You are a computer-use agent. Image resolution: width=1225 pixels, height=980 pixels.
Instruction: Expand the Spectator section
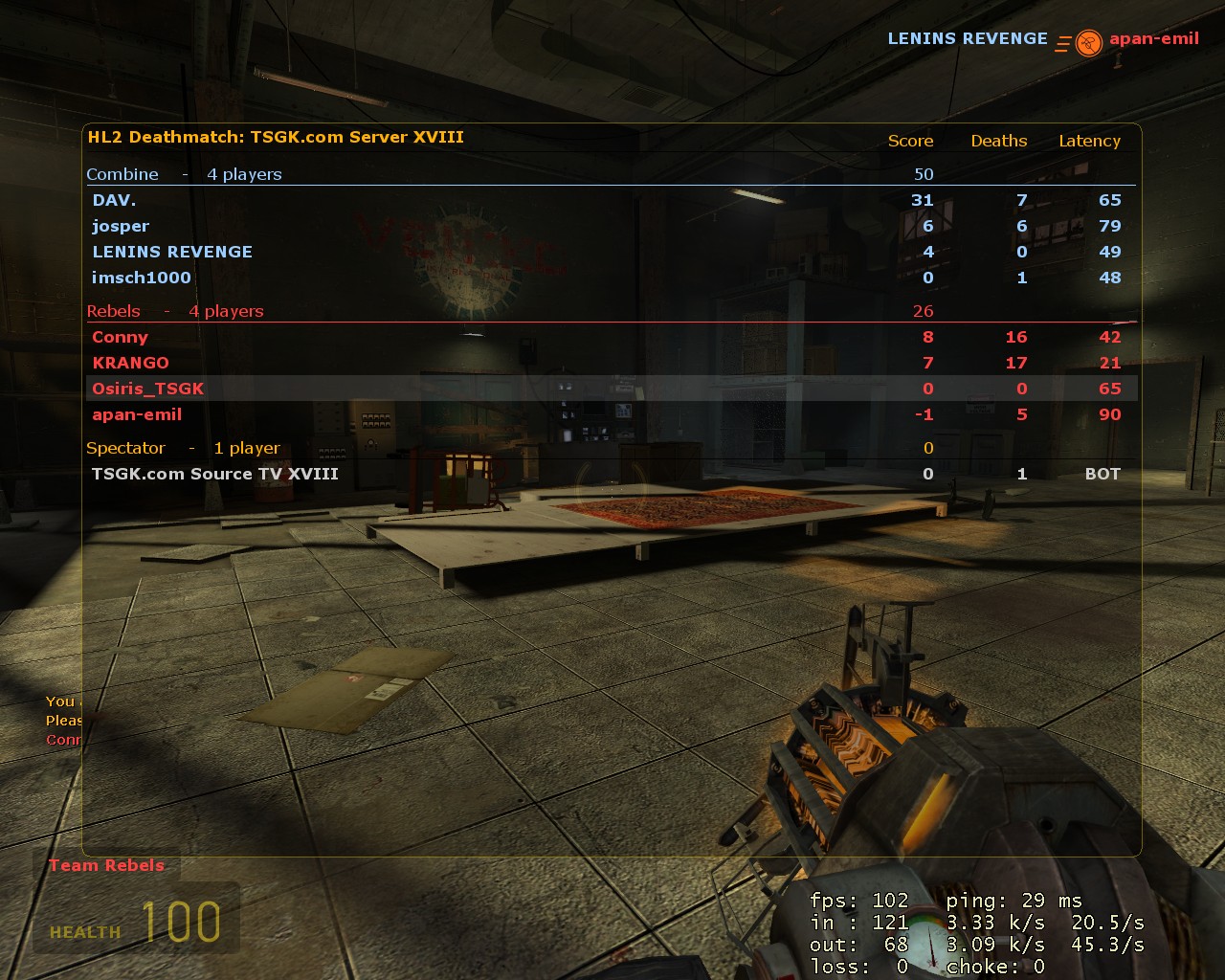tap(125, 448)
